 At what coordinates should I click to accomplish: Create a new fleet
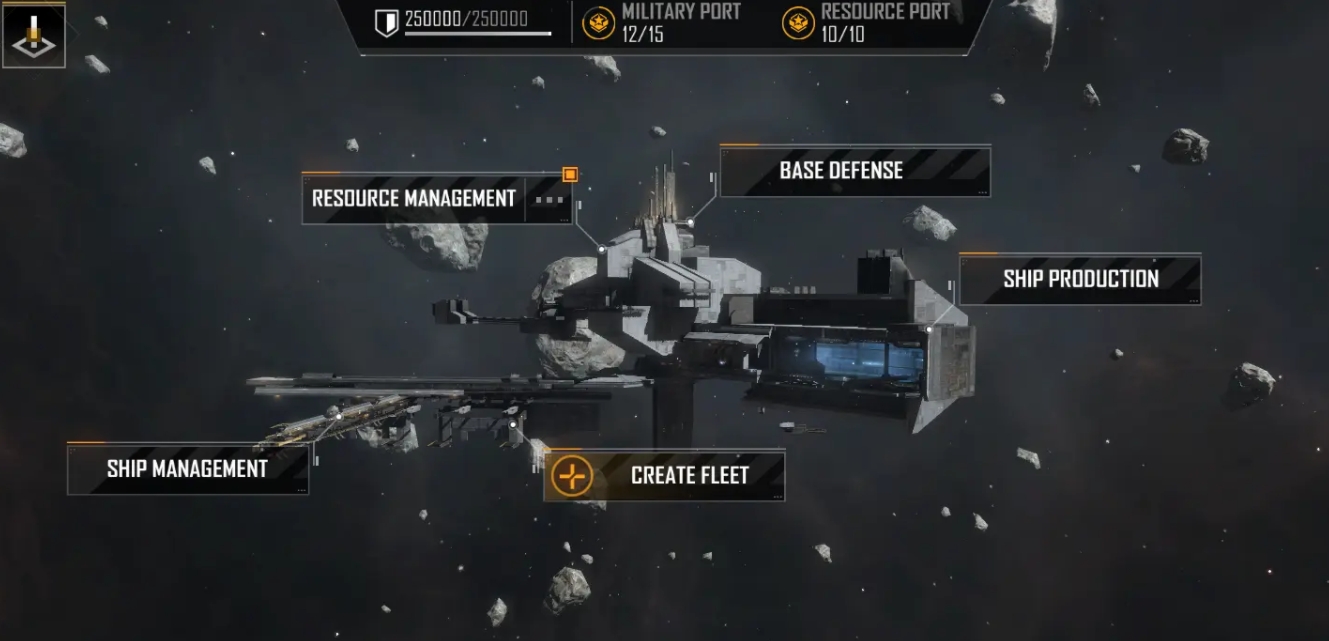coord(664,475)
